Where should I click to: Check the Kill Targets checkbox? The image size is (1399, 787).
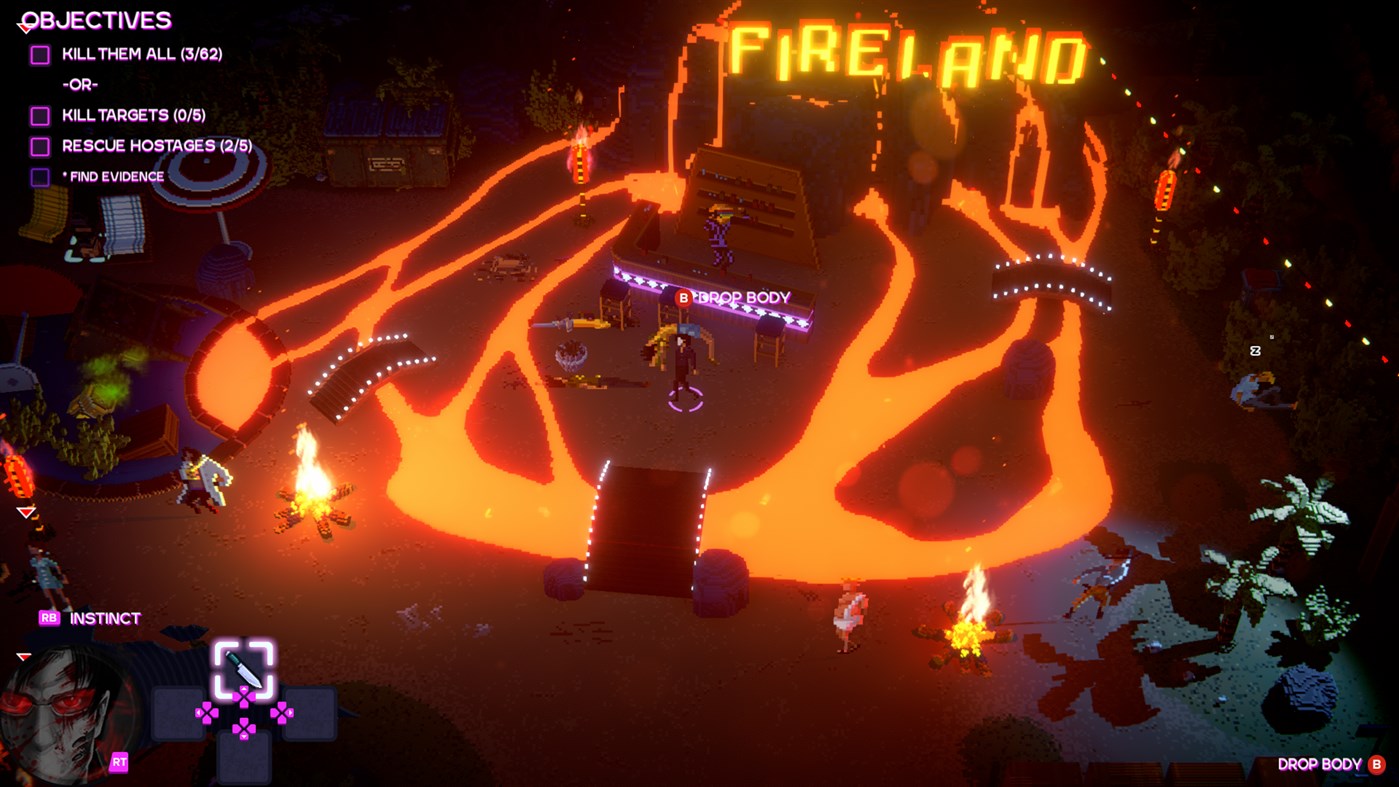point(40,114)
